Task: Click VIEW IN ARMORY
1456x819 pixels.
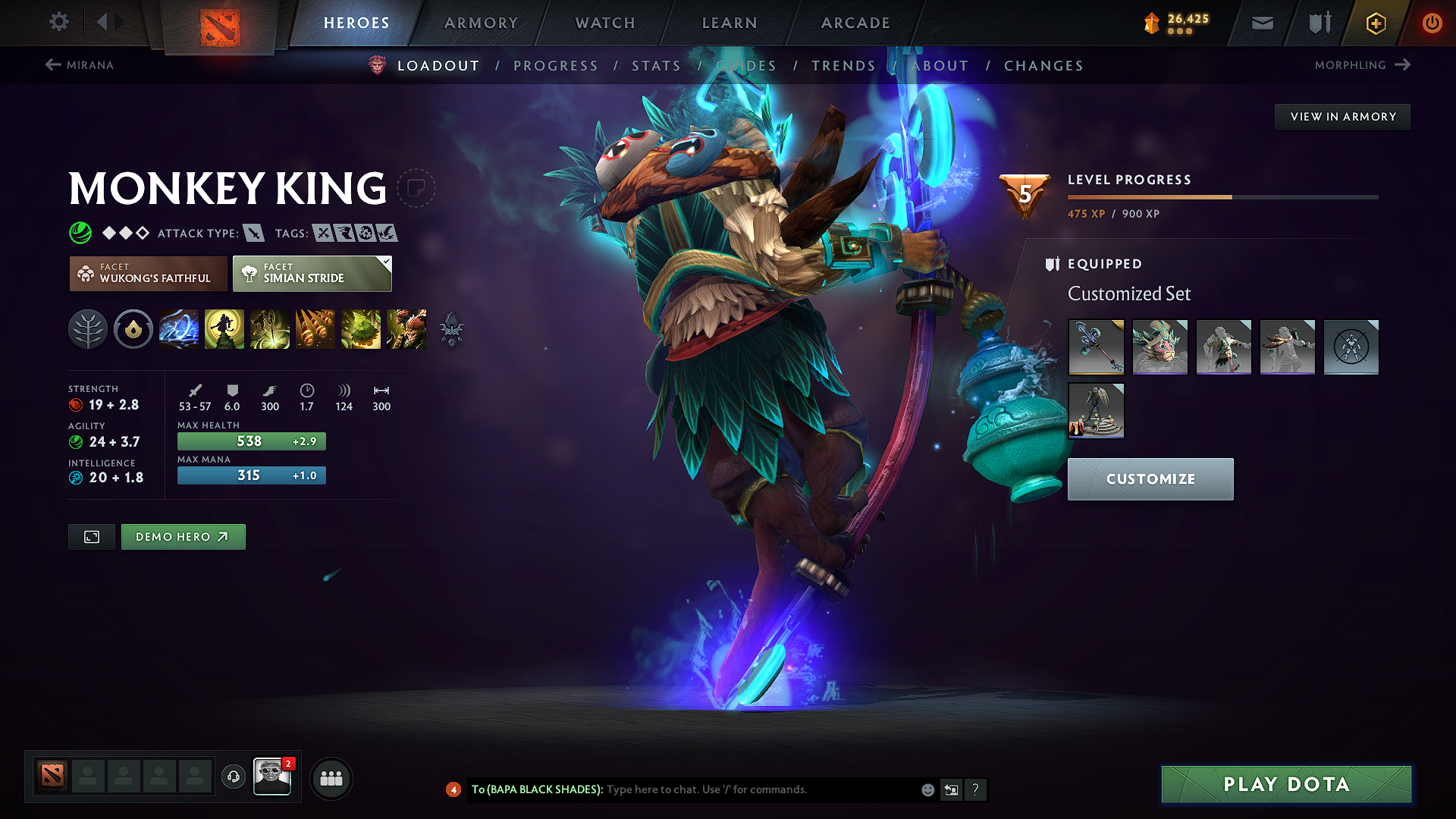Action: [x=1342, y=116]
